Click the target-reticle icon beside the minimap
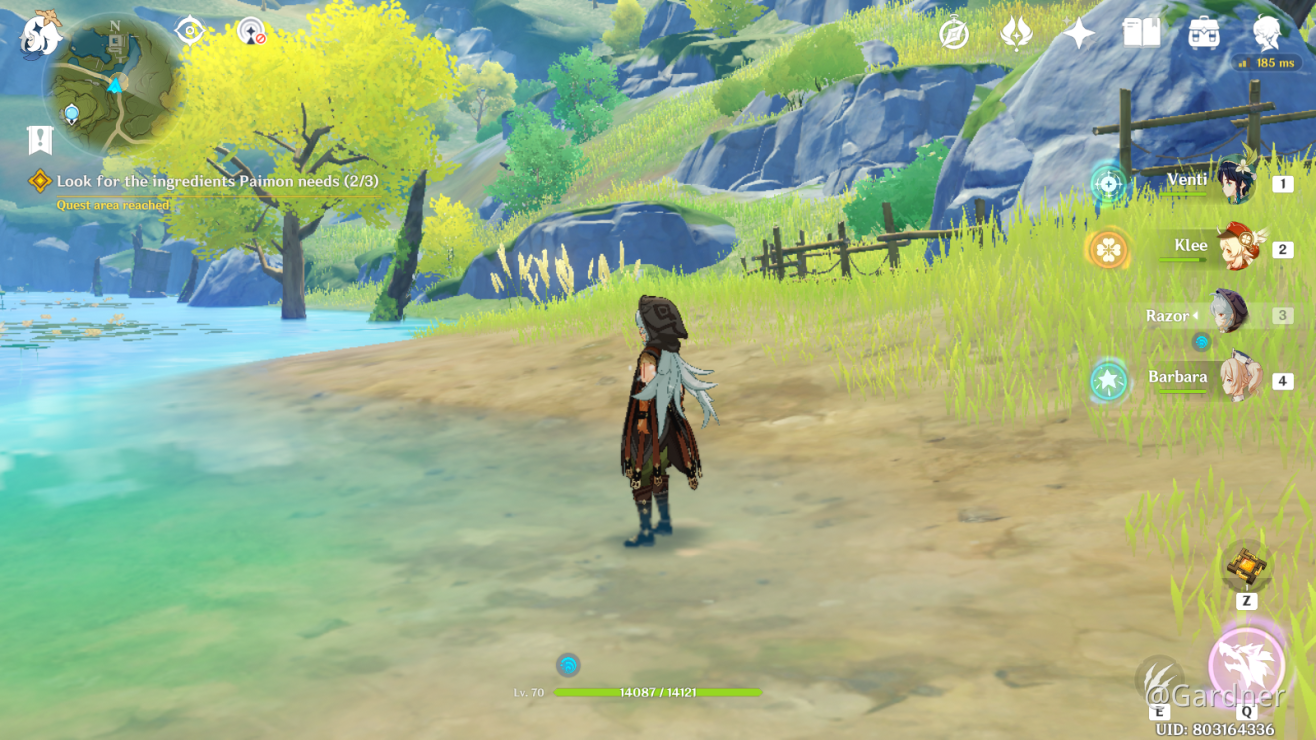Viewport: 1316px width, 740px height. [189, 31]
